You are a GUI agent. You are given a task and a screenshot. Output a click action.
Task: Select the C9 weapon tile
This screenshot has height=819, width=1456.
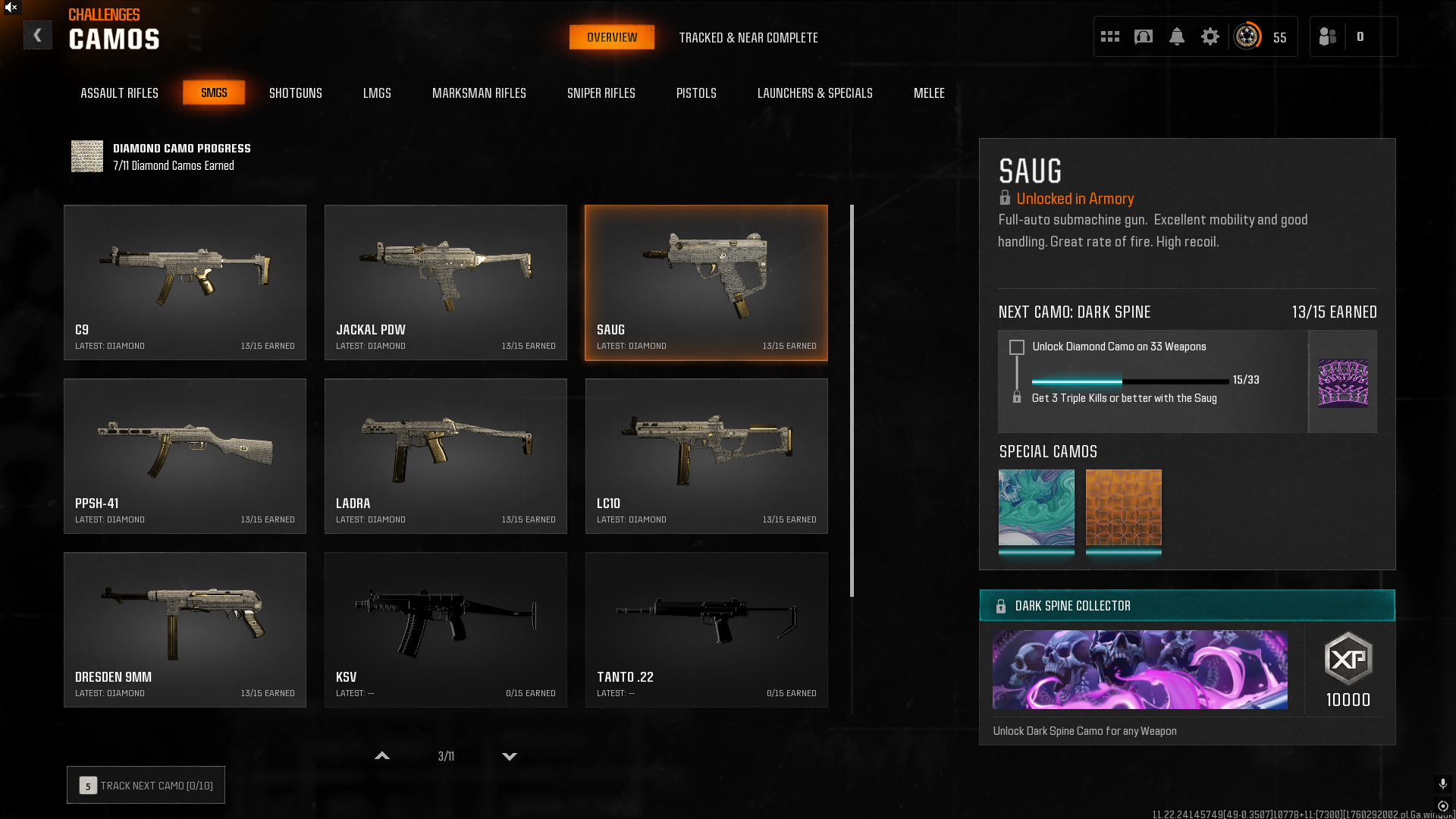(x=185, y=282)
